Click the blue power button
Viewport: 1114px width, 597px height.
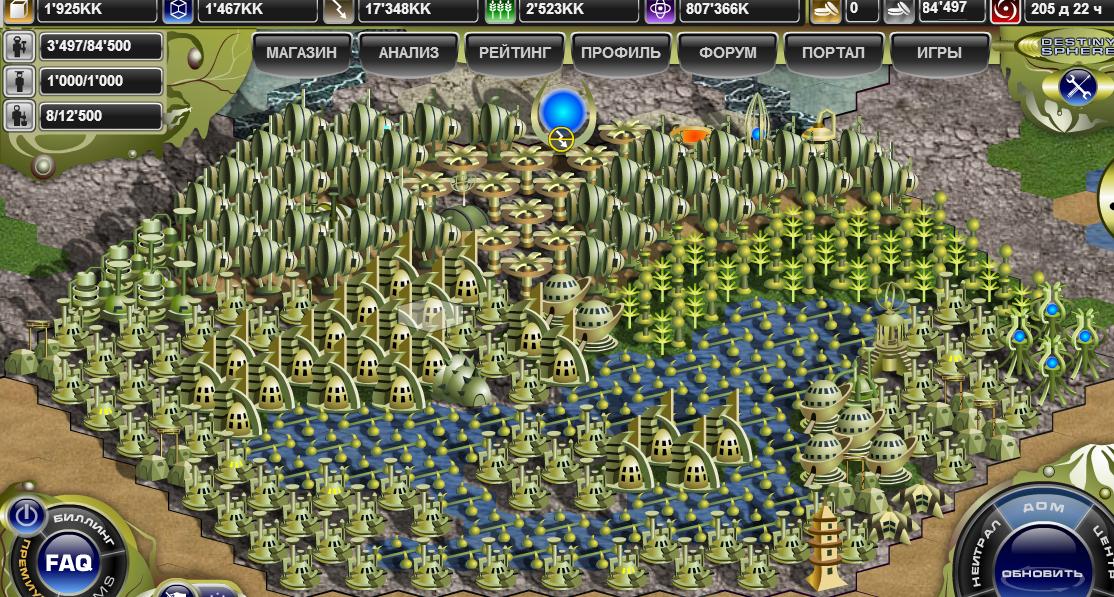coord(27,516)
